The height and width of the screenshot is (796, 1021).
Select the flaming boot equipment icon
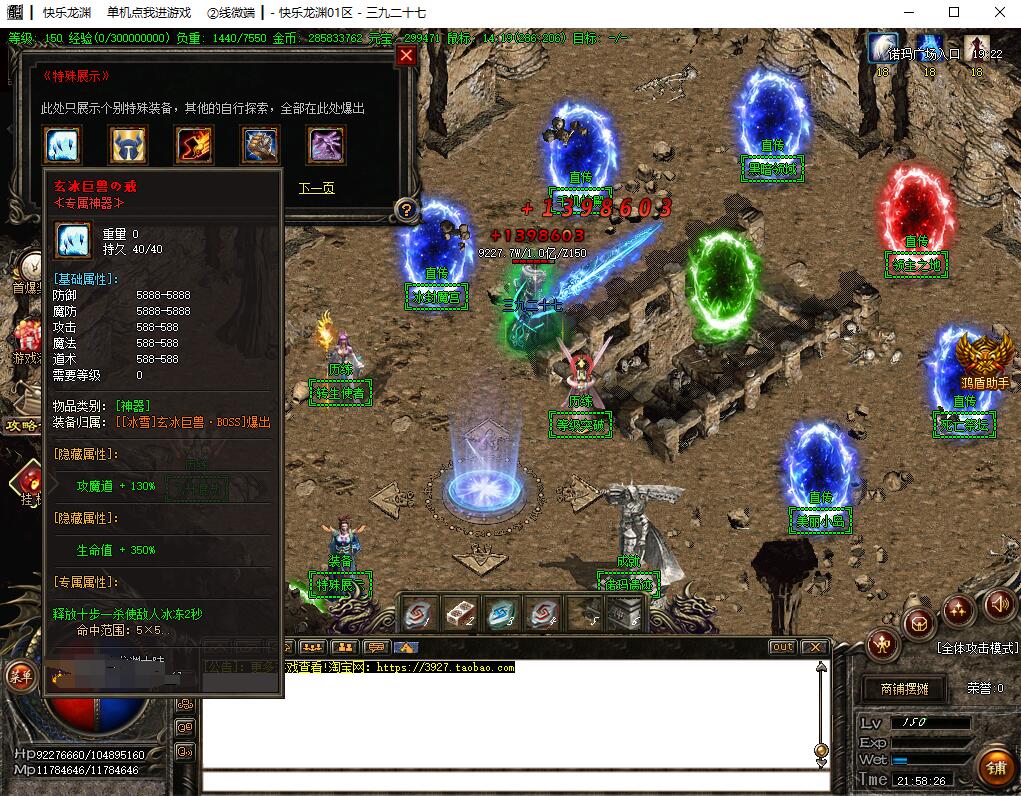(194, 146)
